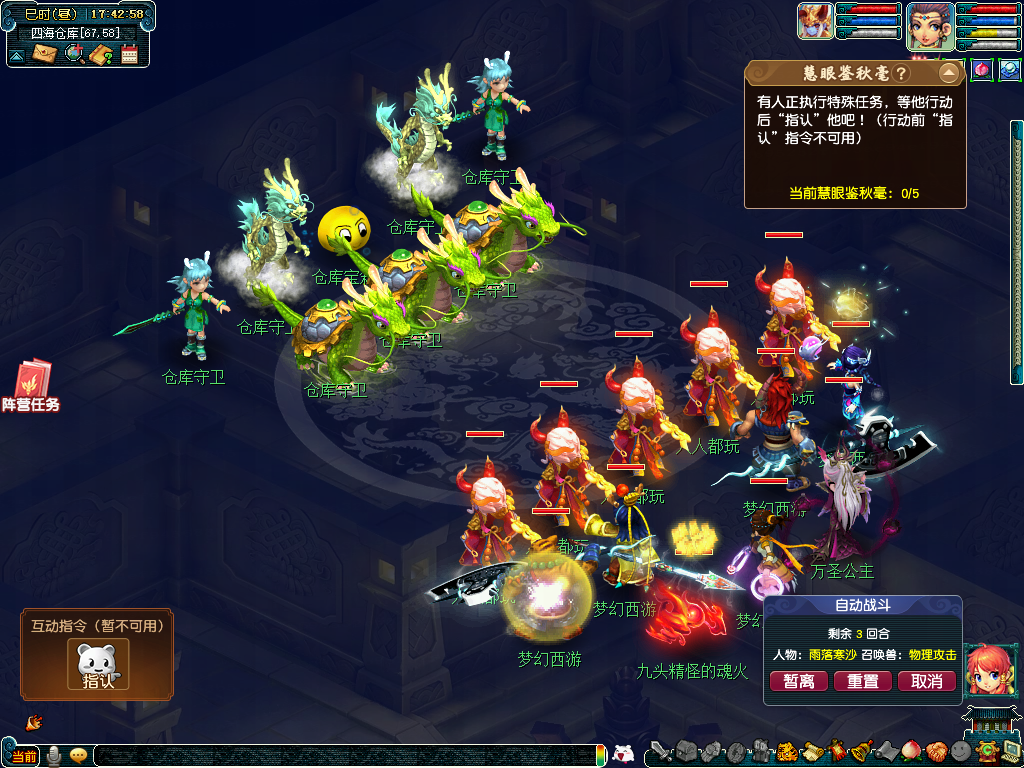Collapse the top-left info panel arrow
Viewport: 1024px width, 768px height.
(17, 55)
